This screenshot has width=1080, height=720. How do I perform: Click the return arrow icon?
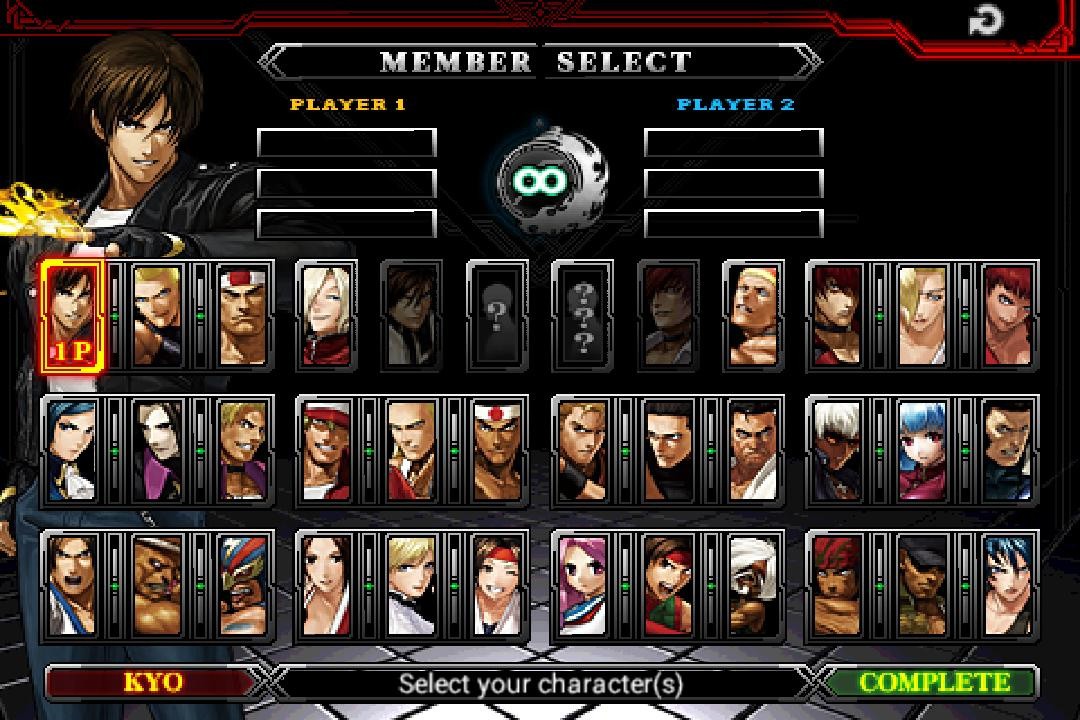[987, 21]
